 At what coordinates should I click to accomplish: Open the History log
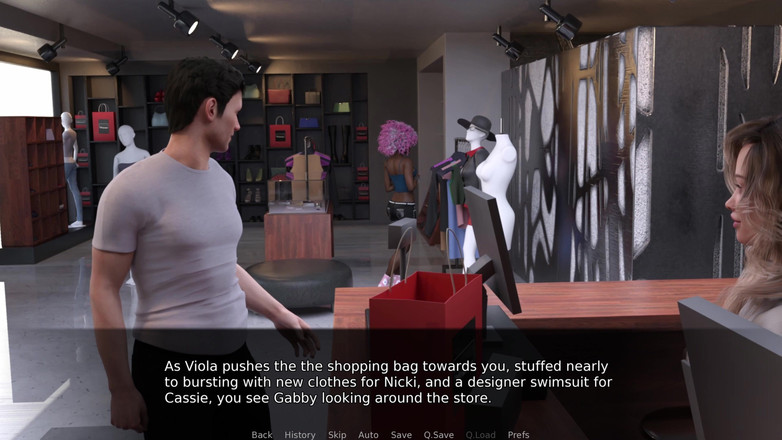(x=299, y=435)
